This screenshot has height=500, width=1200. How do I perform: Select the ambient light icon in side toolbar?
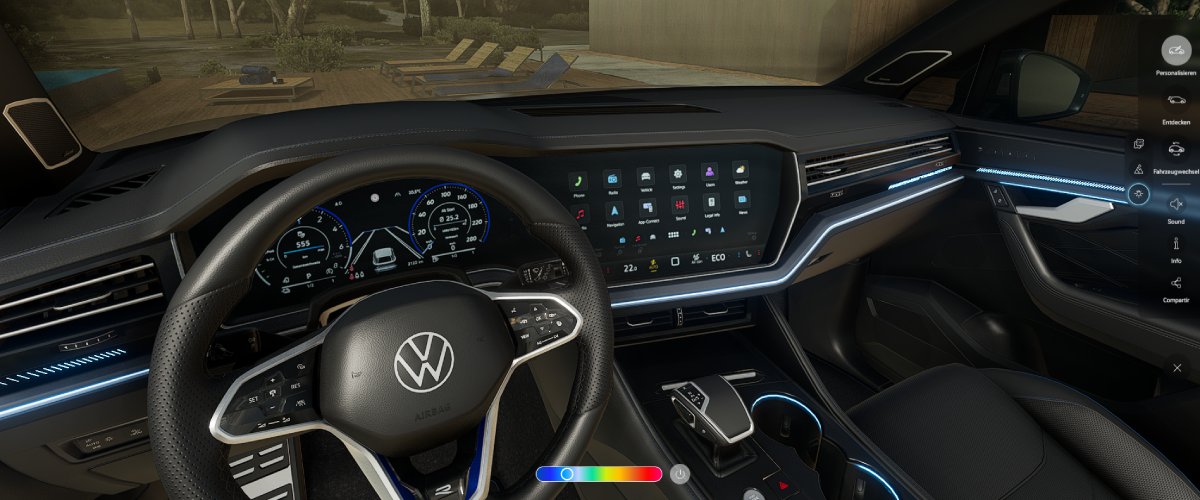(1139, 195)
